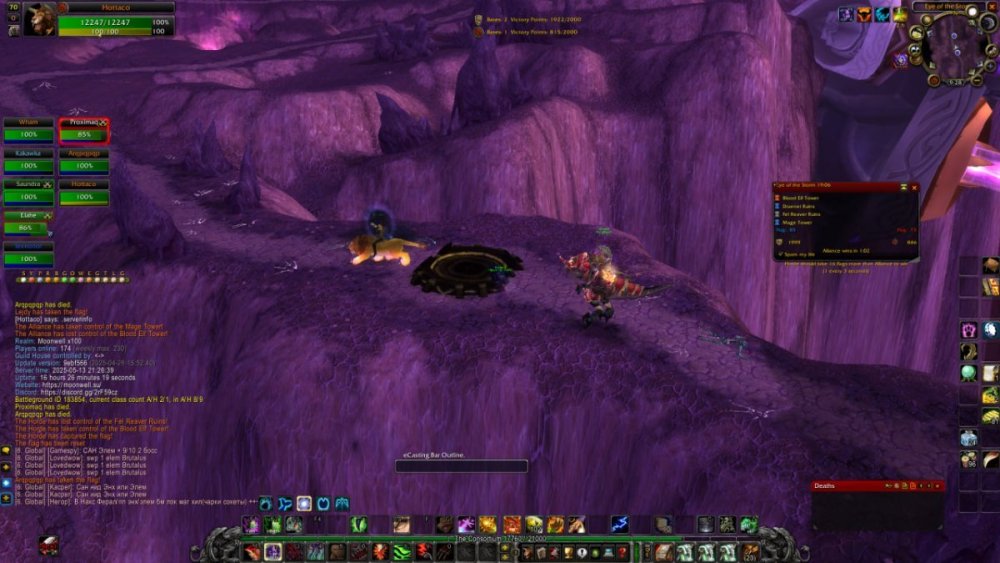Toggle the 'Spare my life' checkbox

coord(781,254)
